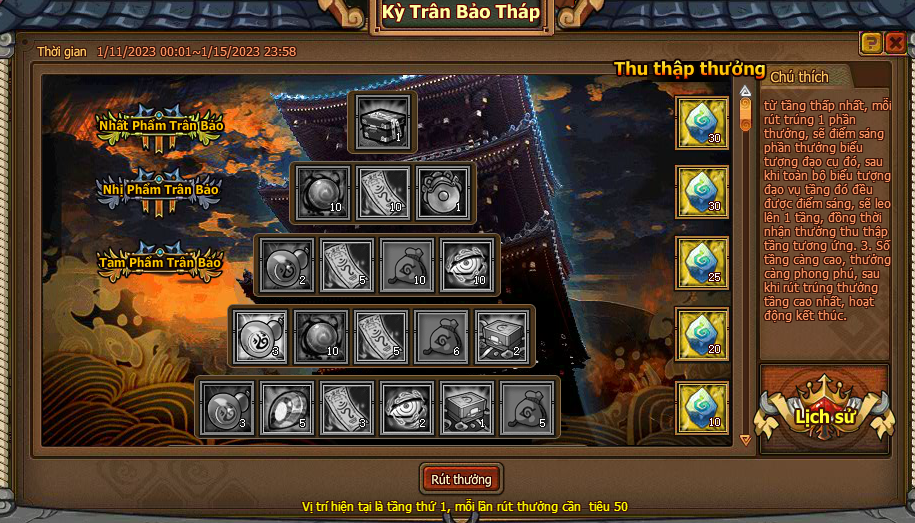Select the Nhất Phẩm treasure chest slot

(383, 122)
